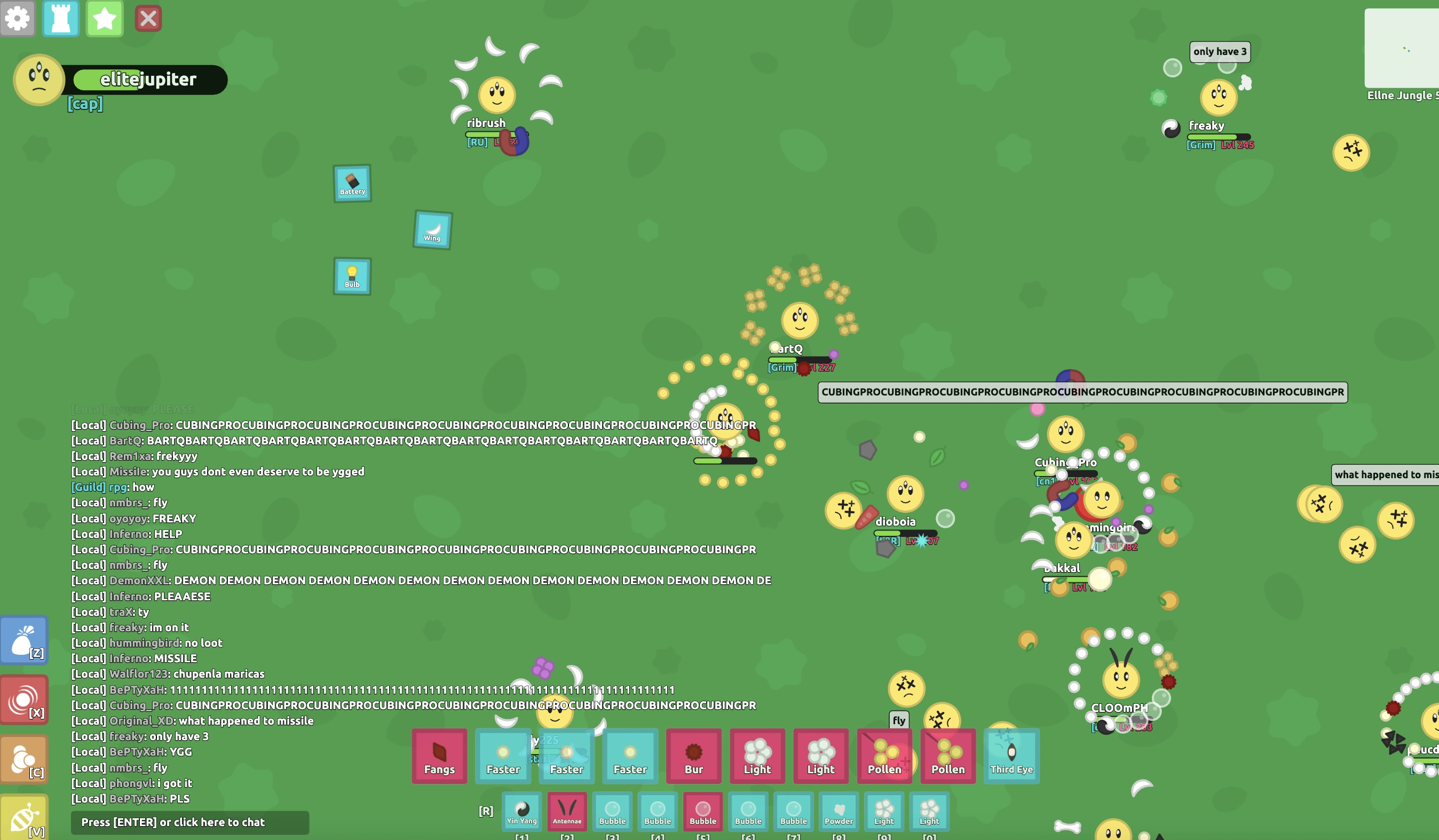1439x840 pixels.
Task: Equip the Third Eye petal
Action: click(1012, 757)
